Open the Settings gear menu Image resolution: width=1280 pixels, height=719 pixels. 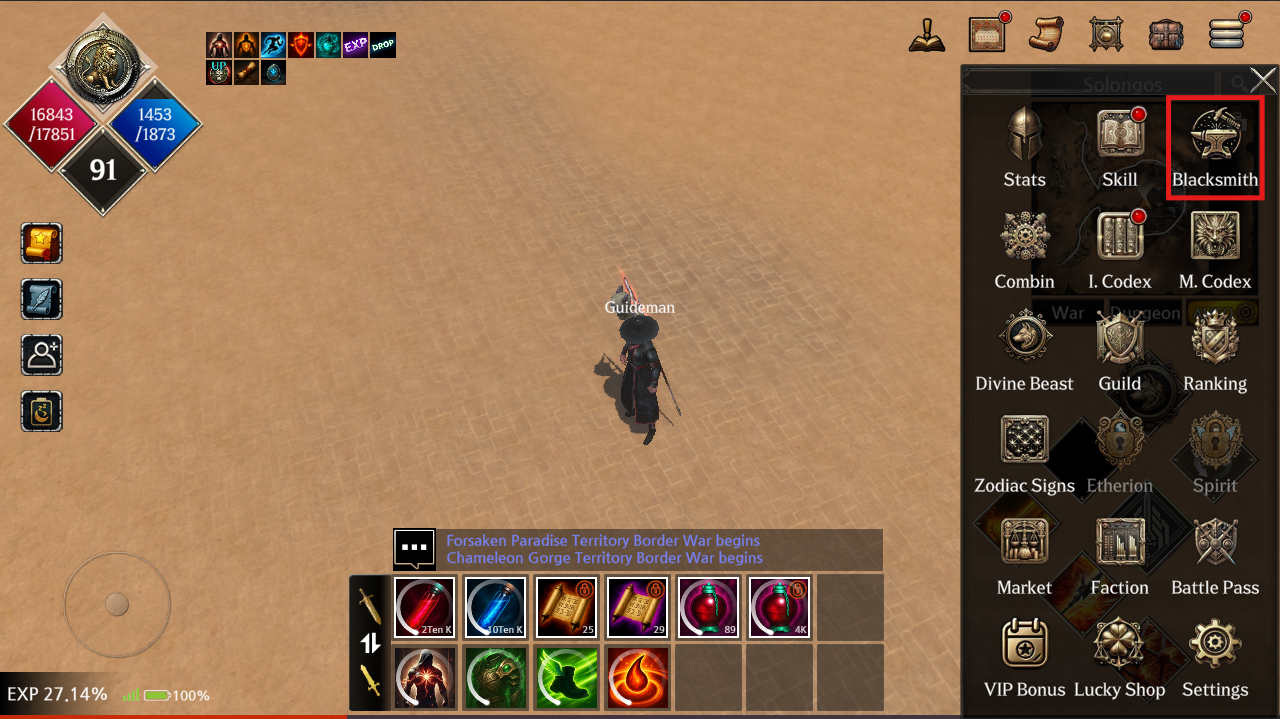[1214, 656]
